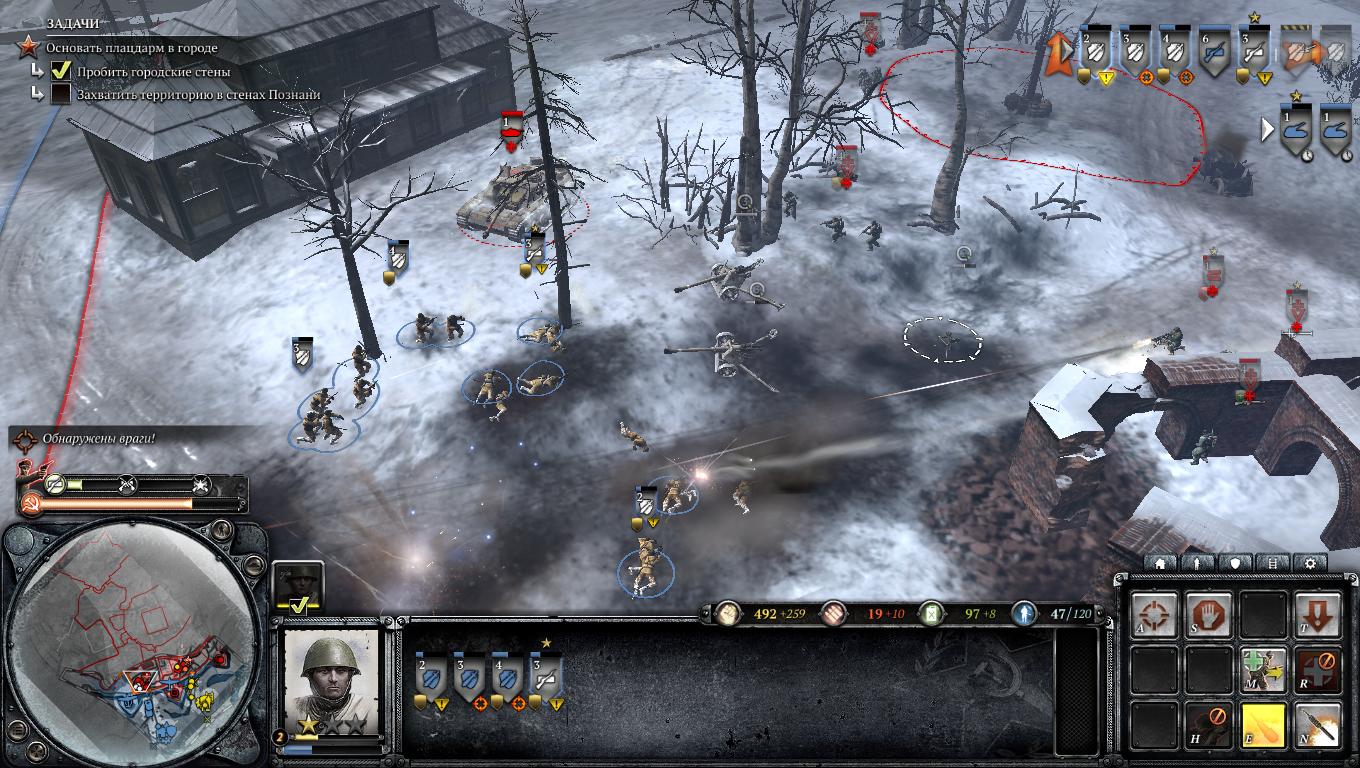The height and width of the screenshot is (768, 1360).
Task: Throw the anti-tank grenade ability
Action: pos(1317,722)
